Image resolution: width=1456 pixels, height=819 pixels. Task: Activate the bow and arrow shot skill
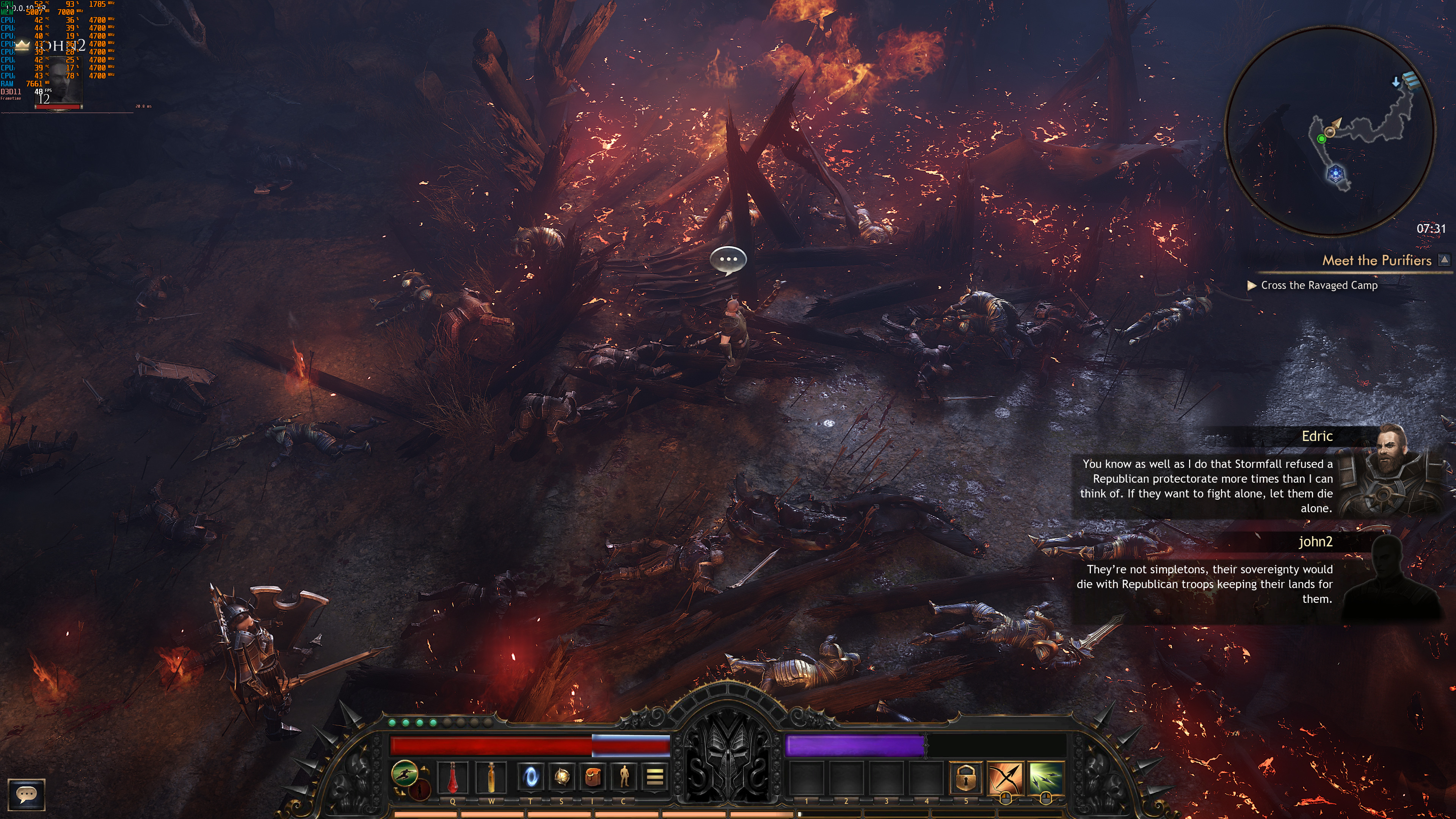pyautogui.click(x=1005, y=777)
